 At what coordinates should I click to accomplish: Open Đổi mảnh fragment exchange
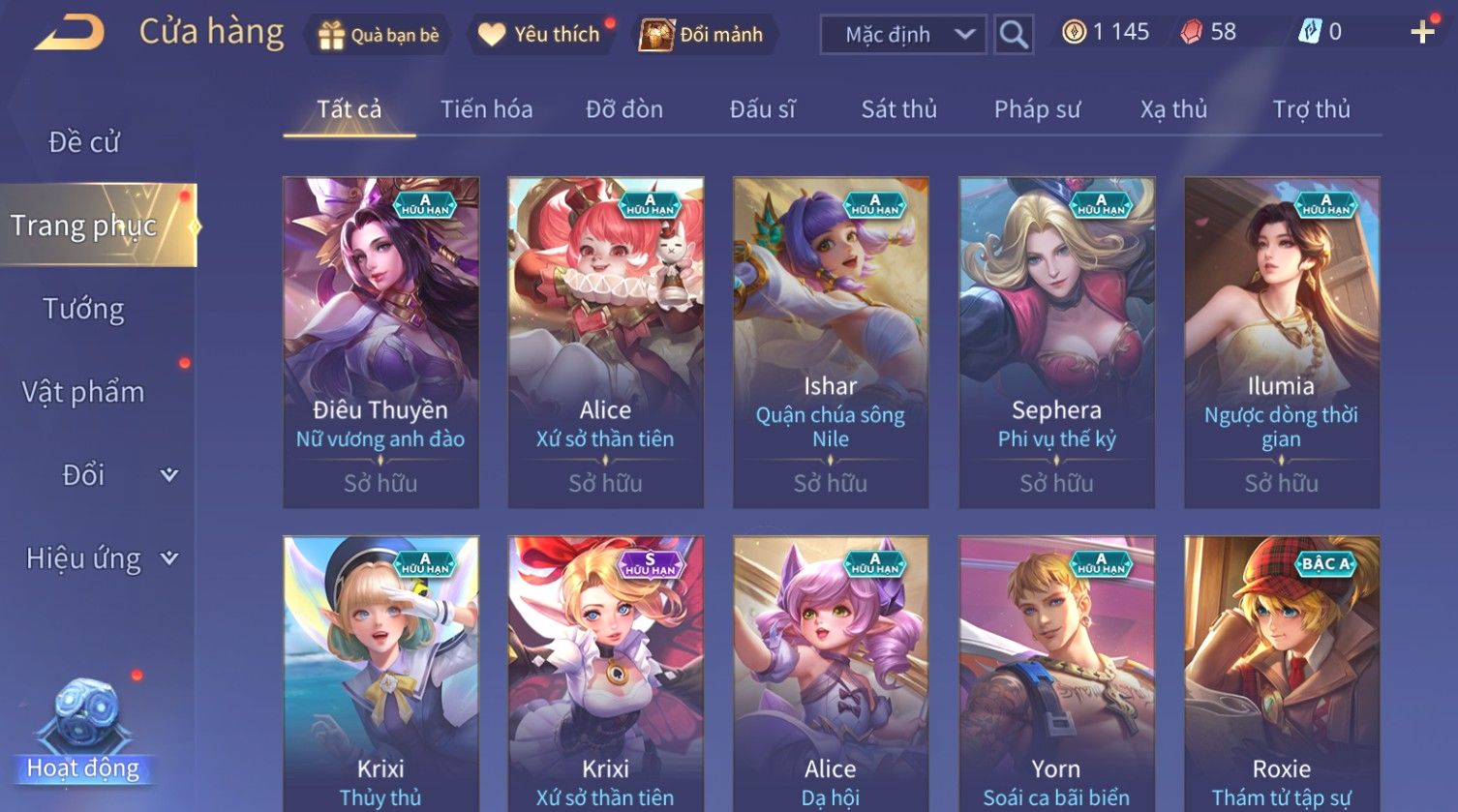point(704,35)
